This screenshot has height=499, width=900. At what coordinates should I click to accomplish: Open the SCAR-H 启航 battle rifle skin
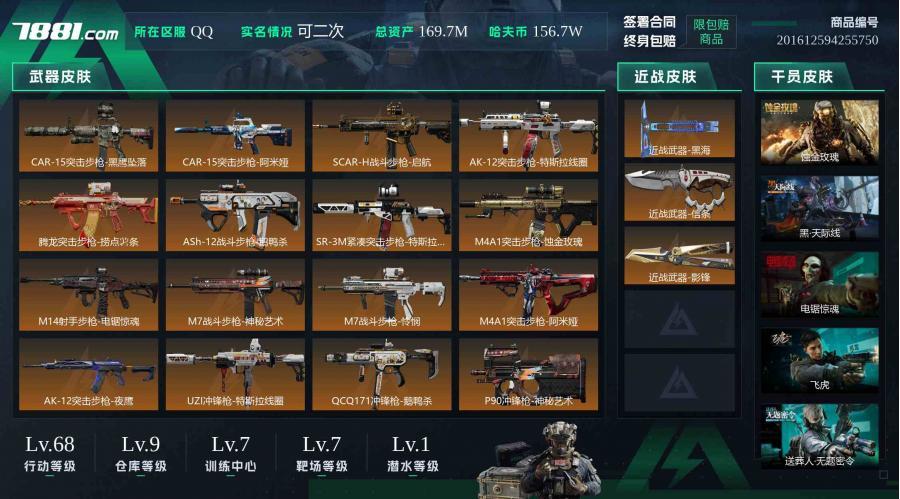383,135
